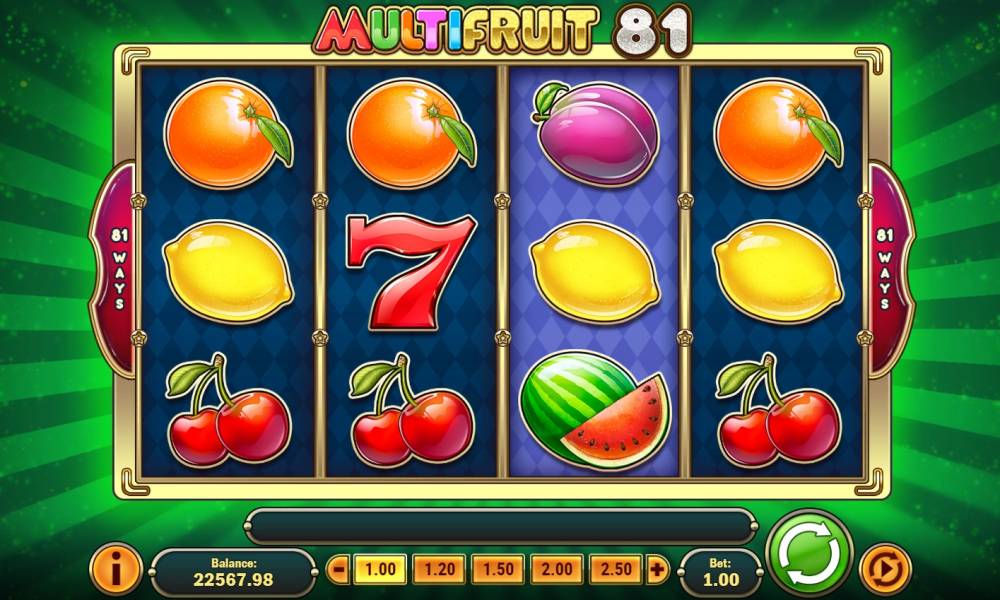Viewport: 1000px width, 600px height.
Task: Open the info paytable button
Action: click(x=115, y=570)
